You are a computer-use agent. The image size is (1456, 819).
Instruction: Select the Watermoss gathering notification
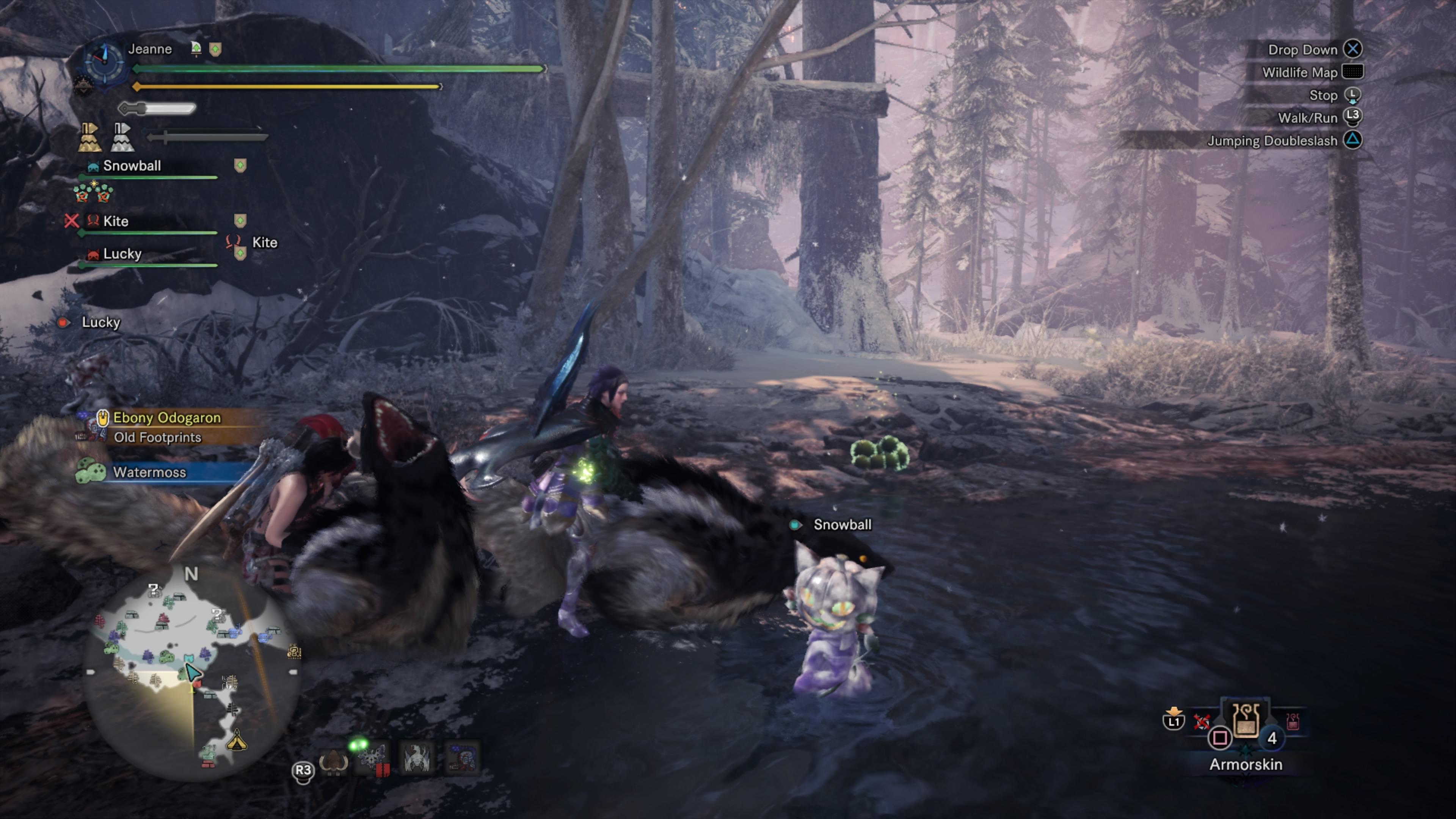tap(150, 472)
